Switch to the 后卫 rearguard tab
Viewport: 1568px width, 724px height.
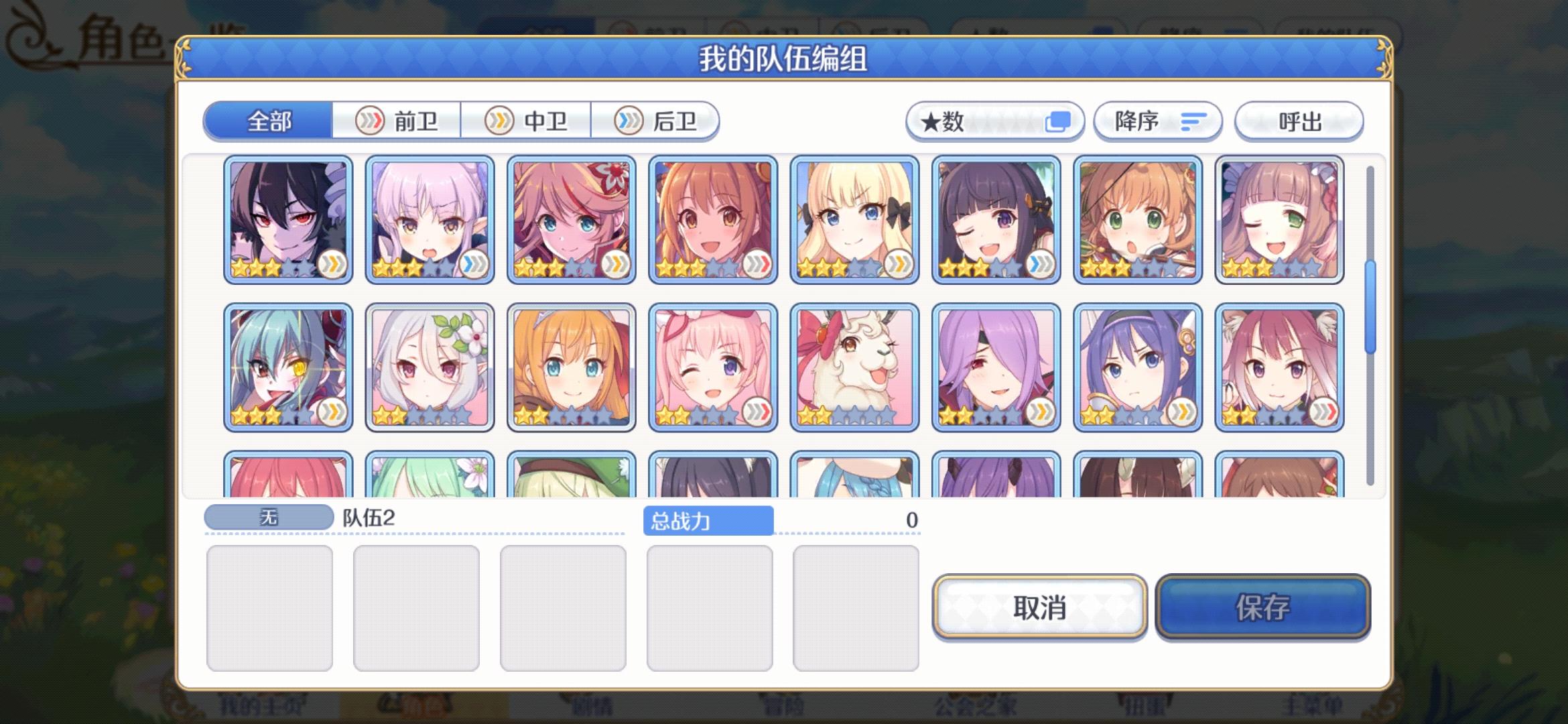(x=657, y=121)
